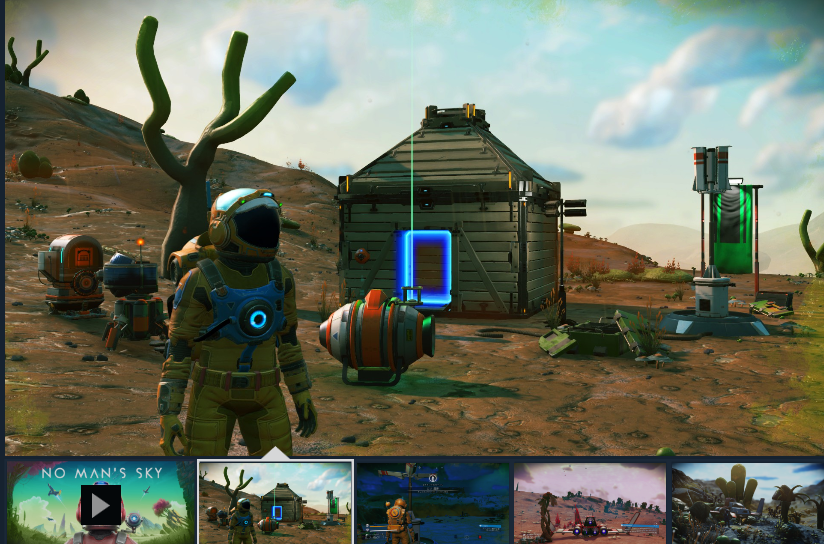
Task: Show the pink planet starship screenshot thumbnail
Action: click(590, 503)
